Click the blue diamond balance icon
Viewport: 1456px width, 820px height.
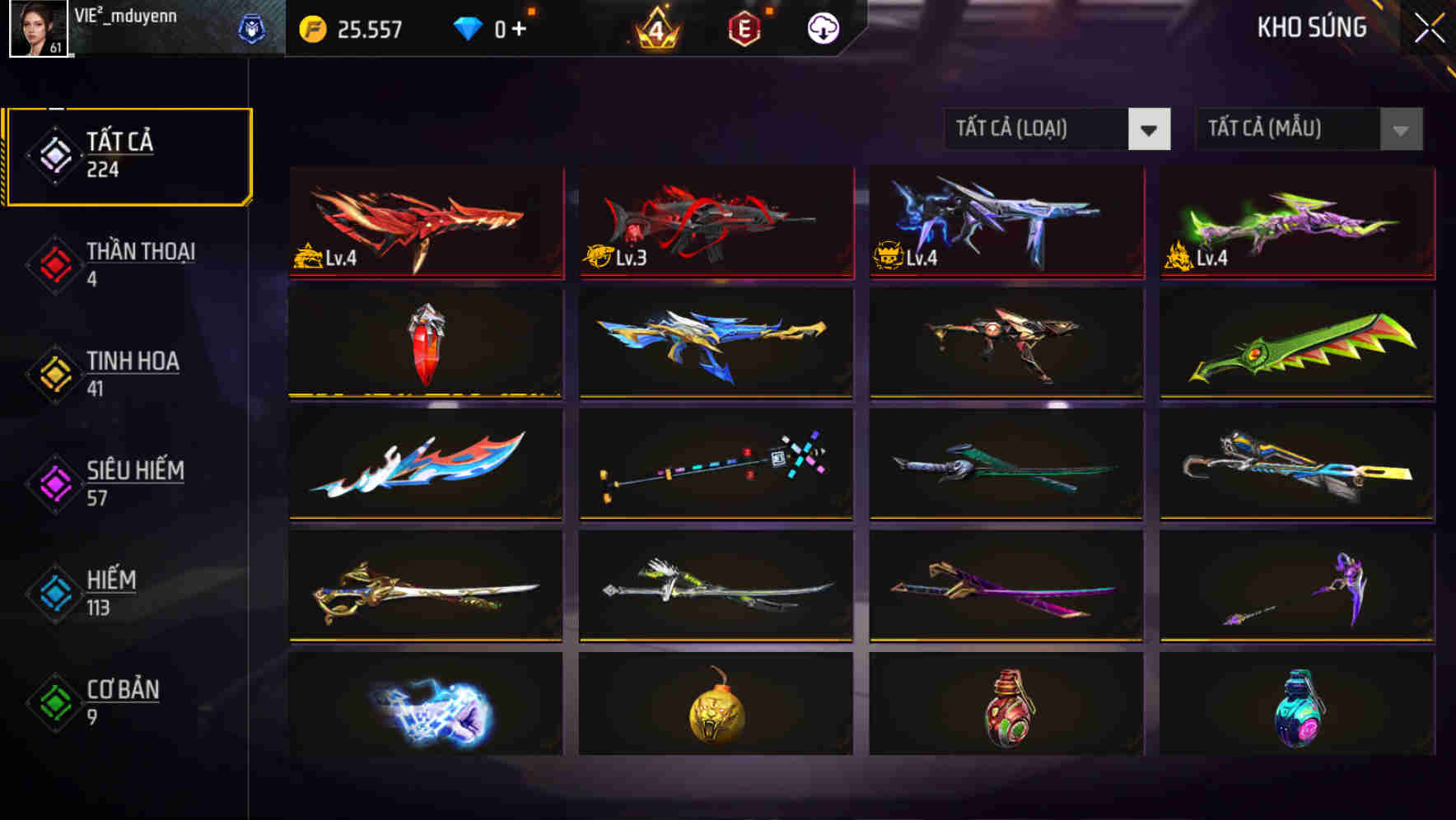point(469,27)
